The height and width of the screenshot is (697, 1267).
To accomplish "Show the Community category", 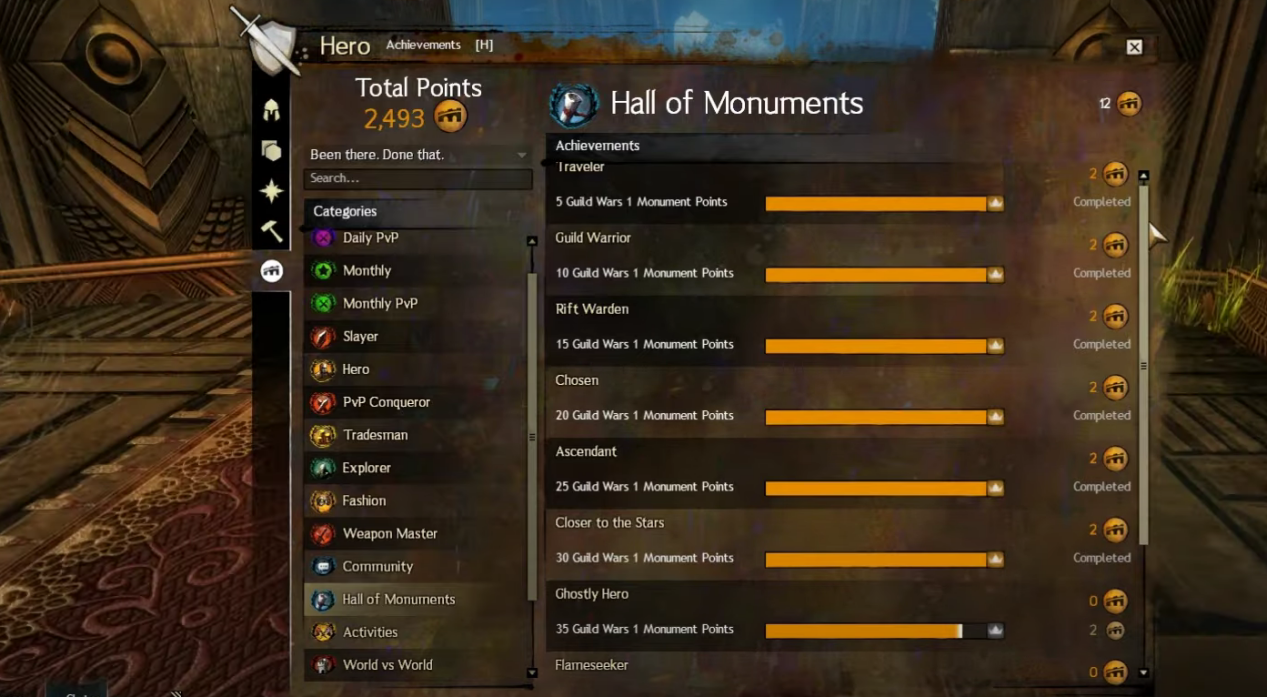I will (377, 567).
